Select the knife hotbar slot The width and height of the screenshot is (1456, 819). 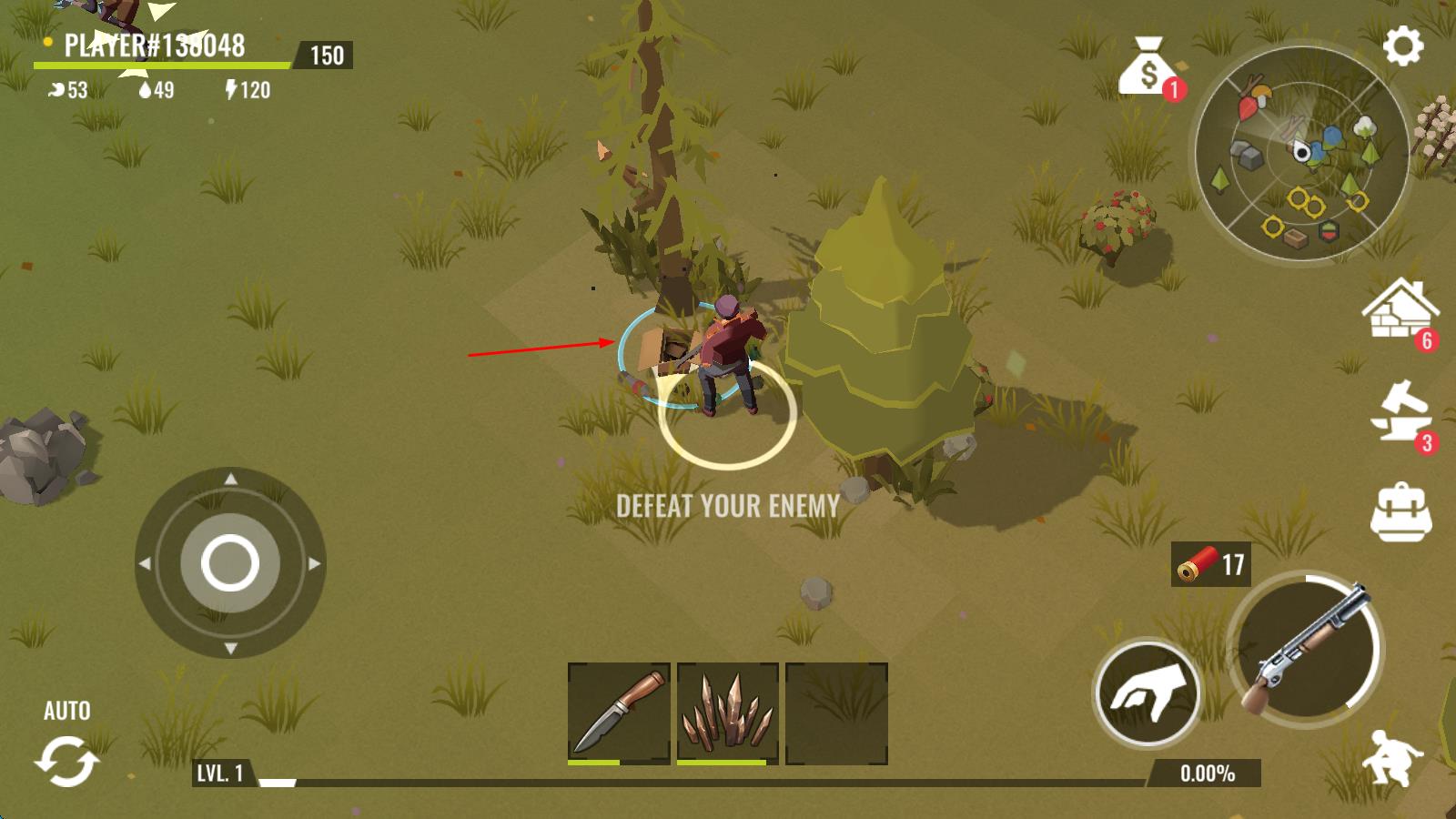(x=619, y=713)
